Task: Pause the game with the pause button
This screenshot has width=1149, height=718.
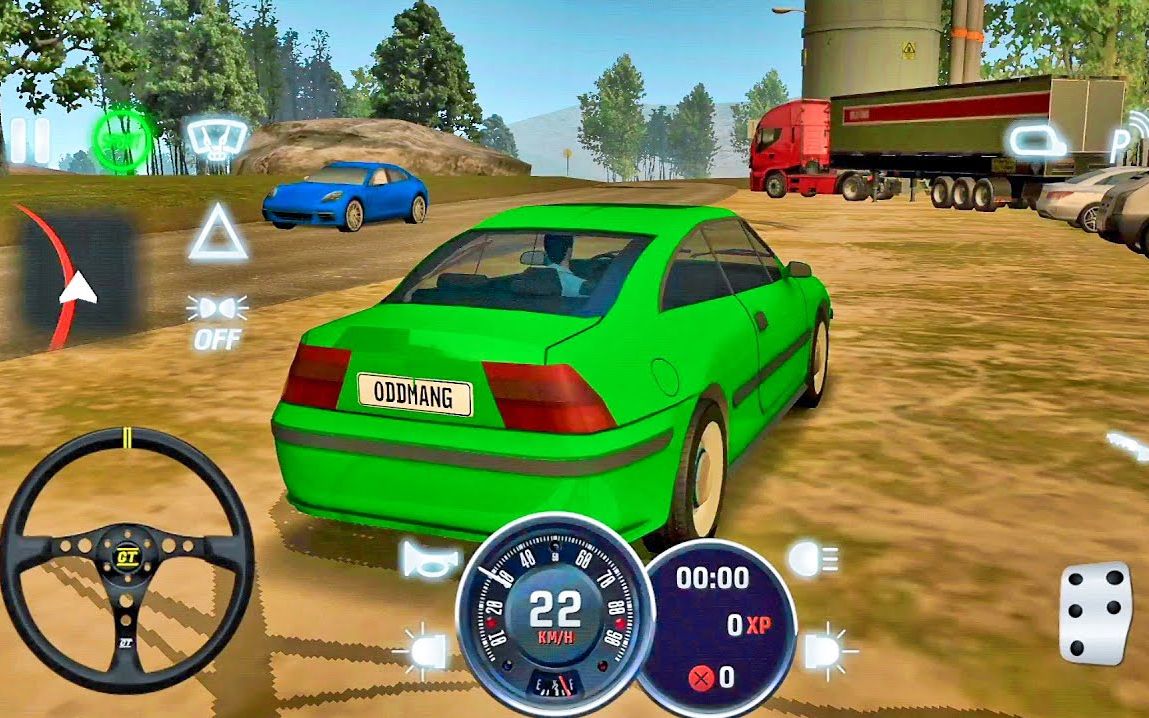Action: click(29, 142)
